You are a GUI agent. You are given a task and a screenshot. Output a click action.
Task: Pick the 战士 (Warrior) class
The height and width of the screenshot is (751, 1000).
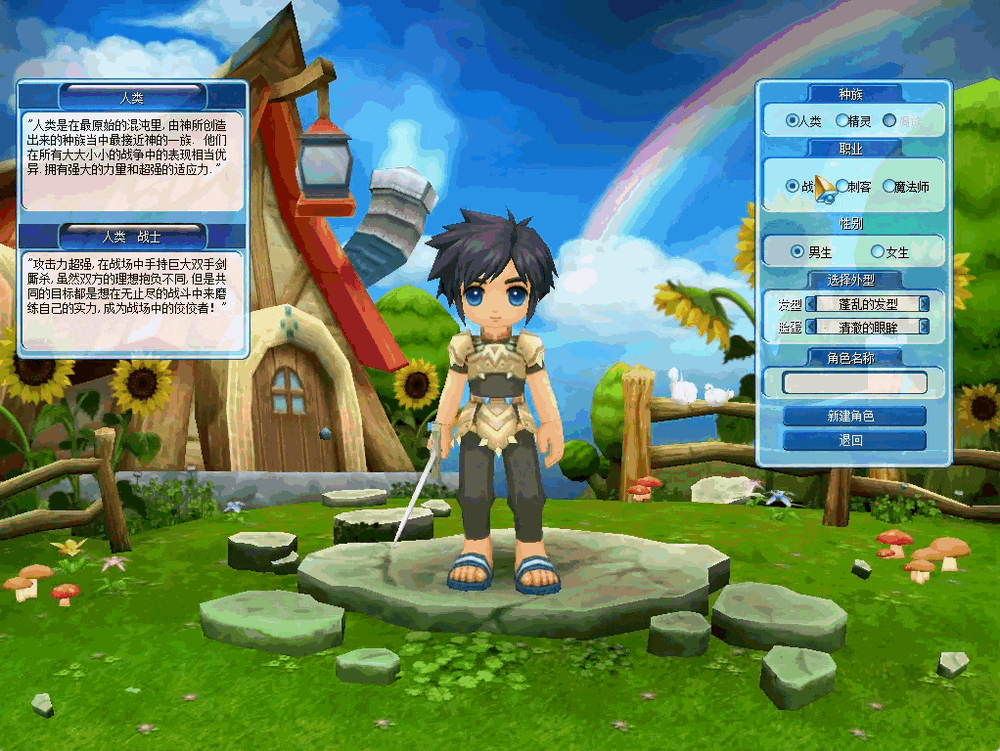[793, 186]
